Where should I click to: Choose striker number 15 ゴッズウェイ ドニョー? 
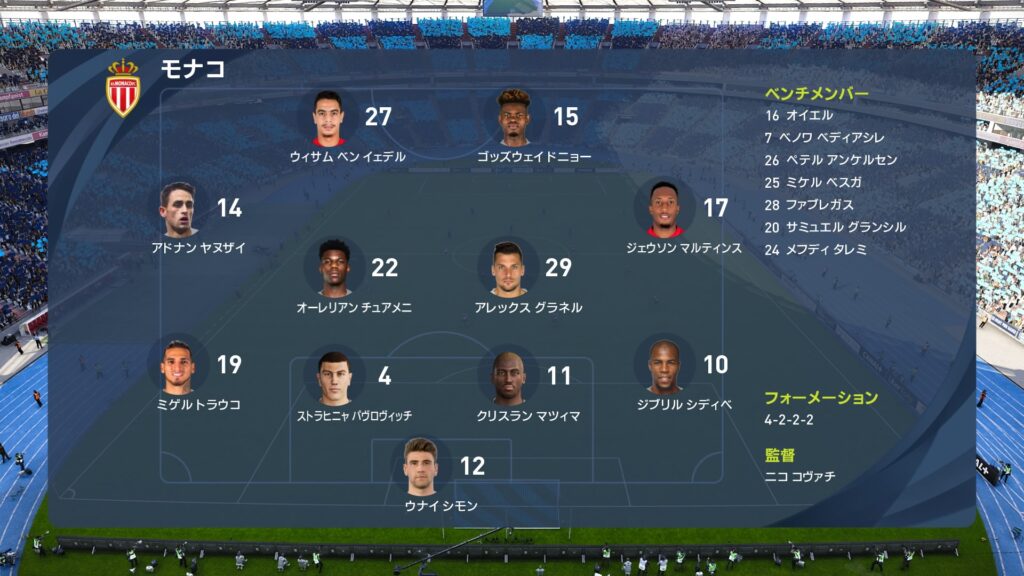pos(516,118)
